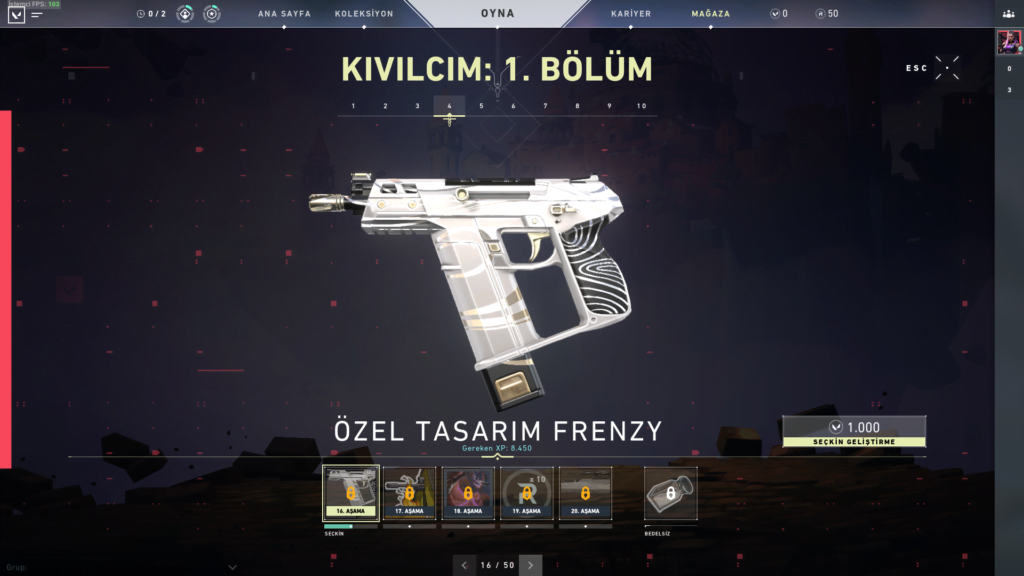Open the Kariyer tab
Screen dimensions: 1024x576
point(631,14)
